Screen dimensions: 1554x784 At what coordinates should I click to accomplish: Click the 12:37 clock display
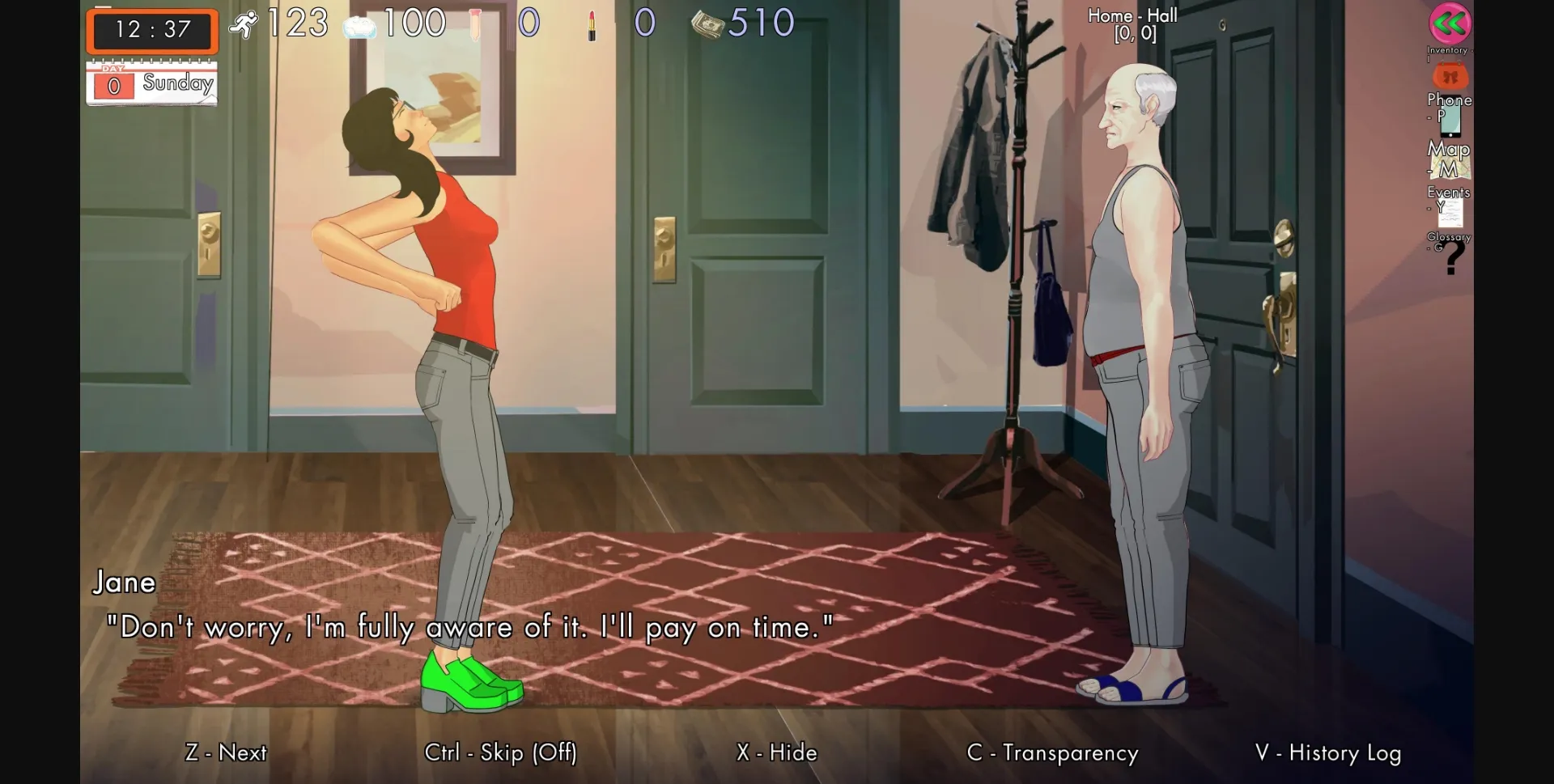click(x=151, y=31)
